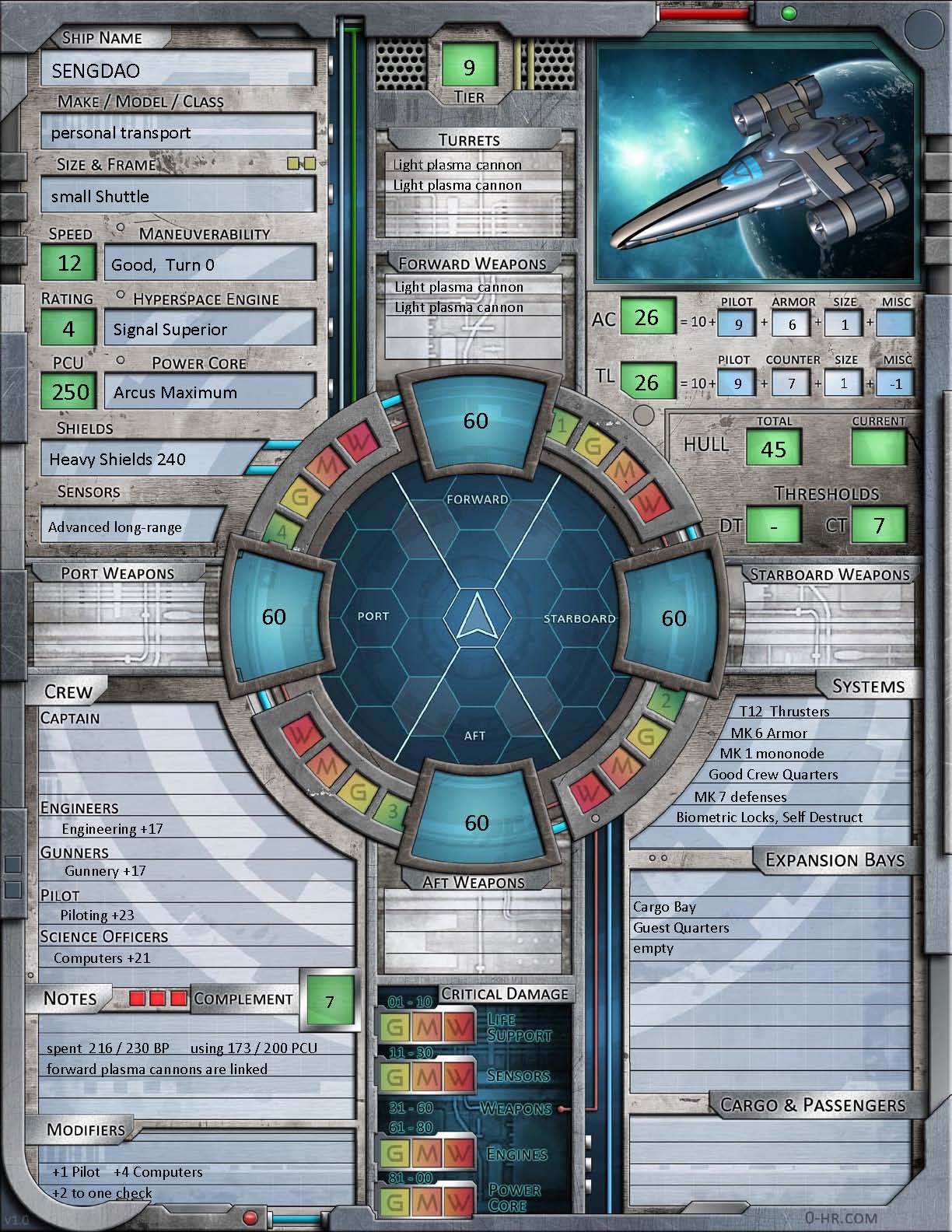
Task: Select the Aft shield quadrant value
Action: point(476,823)
